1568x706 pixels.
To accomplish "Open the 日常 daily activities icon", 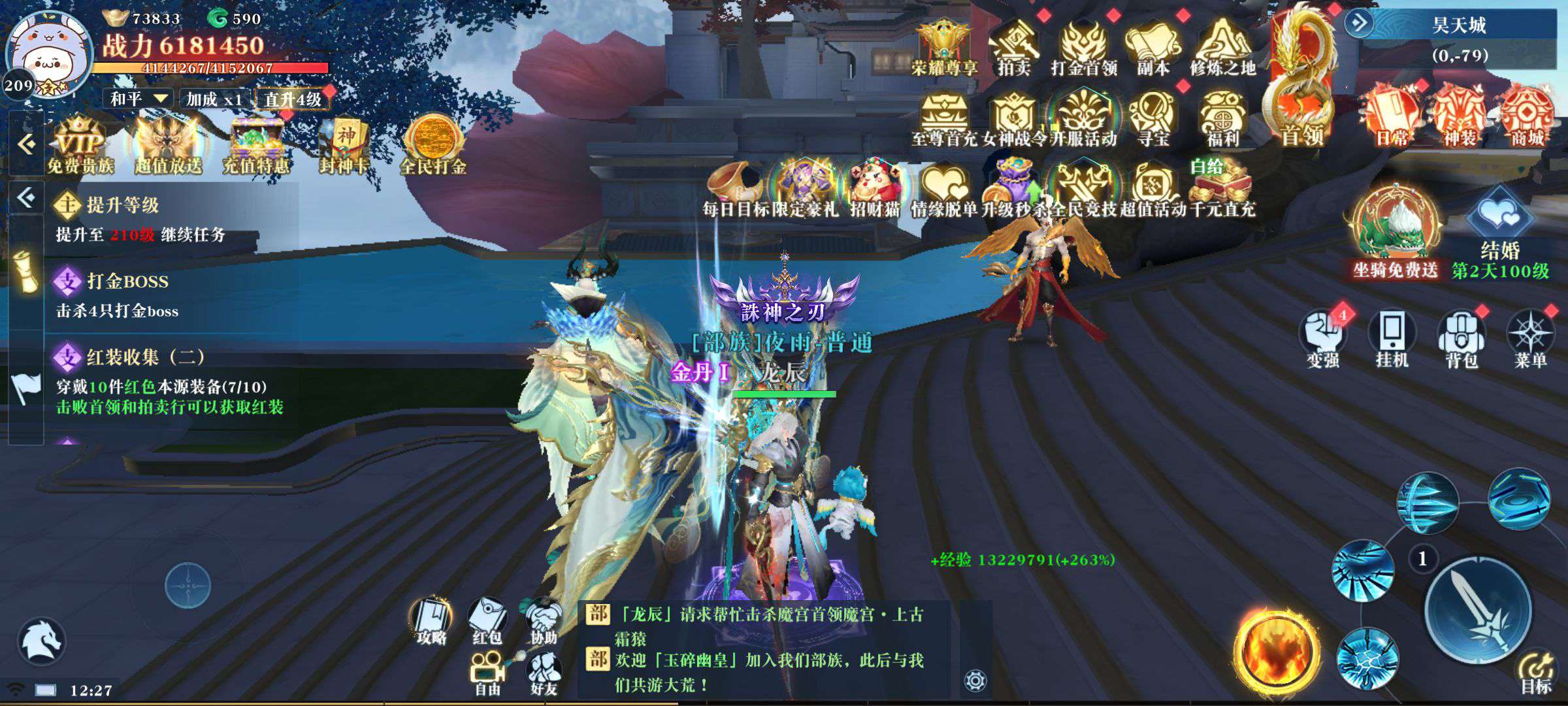I will [x=1392, y=118].
